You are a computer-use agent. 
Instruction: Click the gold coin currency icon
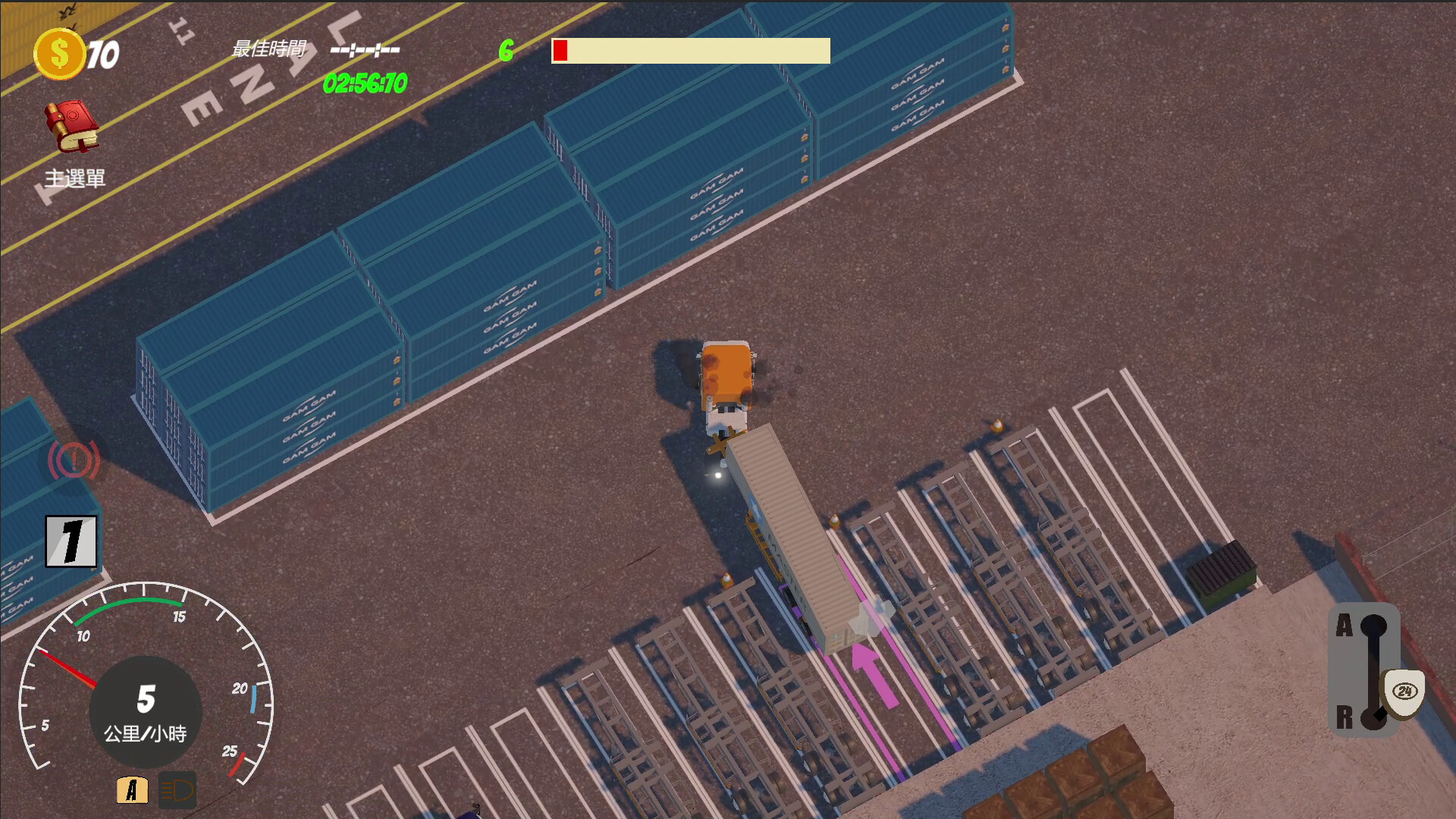click(x=60, y=52)
